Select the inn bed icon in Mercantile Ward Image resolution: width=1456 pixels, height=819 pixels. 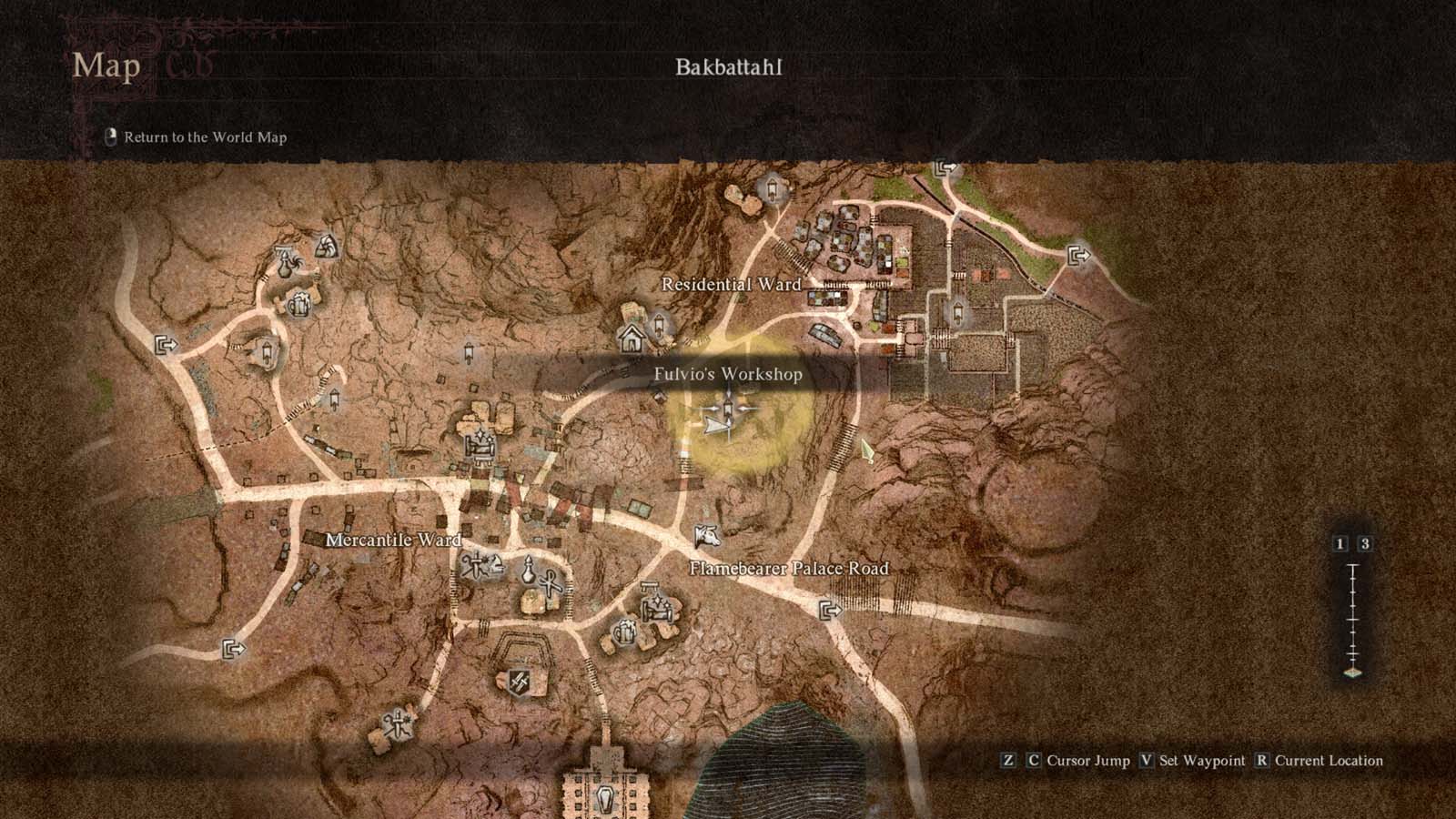[657, 607]
